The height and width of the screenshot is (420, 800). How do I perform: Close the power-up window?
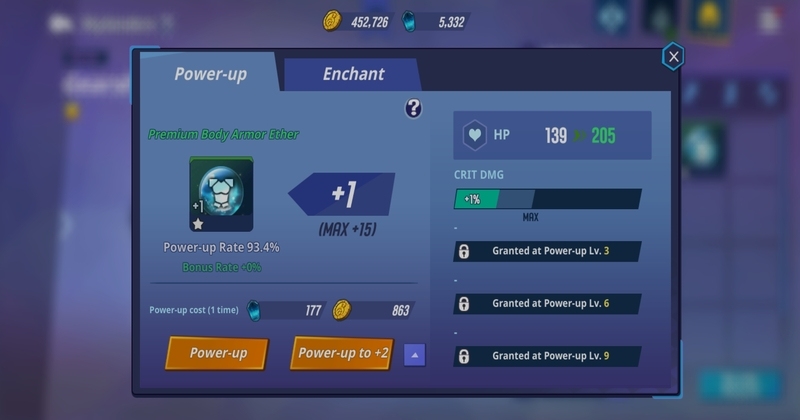[673, 57]
